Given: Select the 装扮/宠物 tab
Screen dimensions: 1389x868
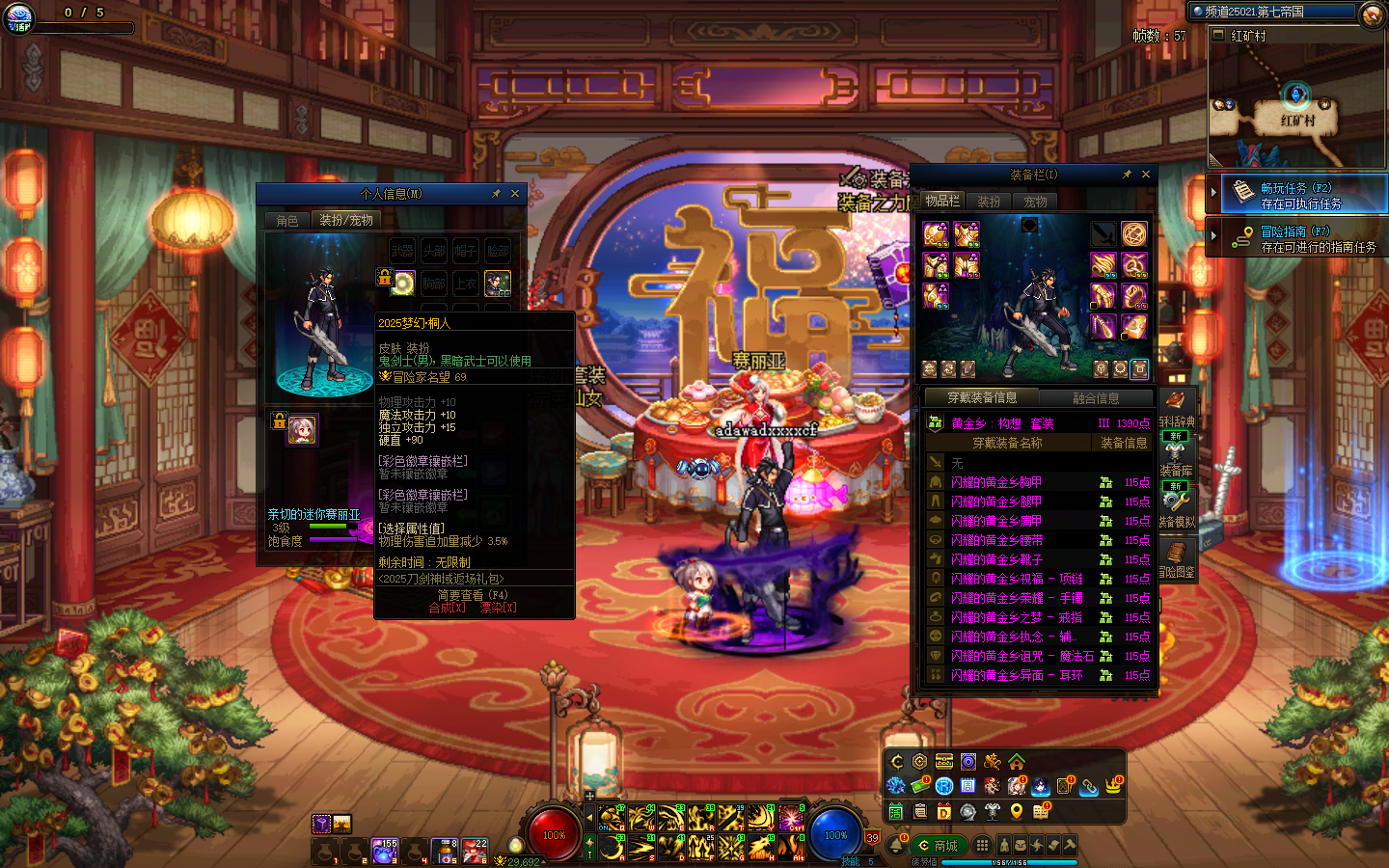Looking at the screenshot, I should tap(345, 221).
